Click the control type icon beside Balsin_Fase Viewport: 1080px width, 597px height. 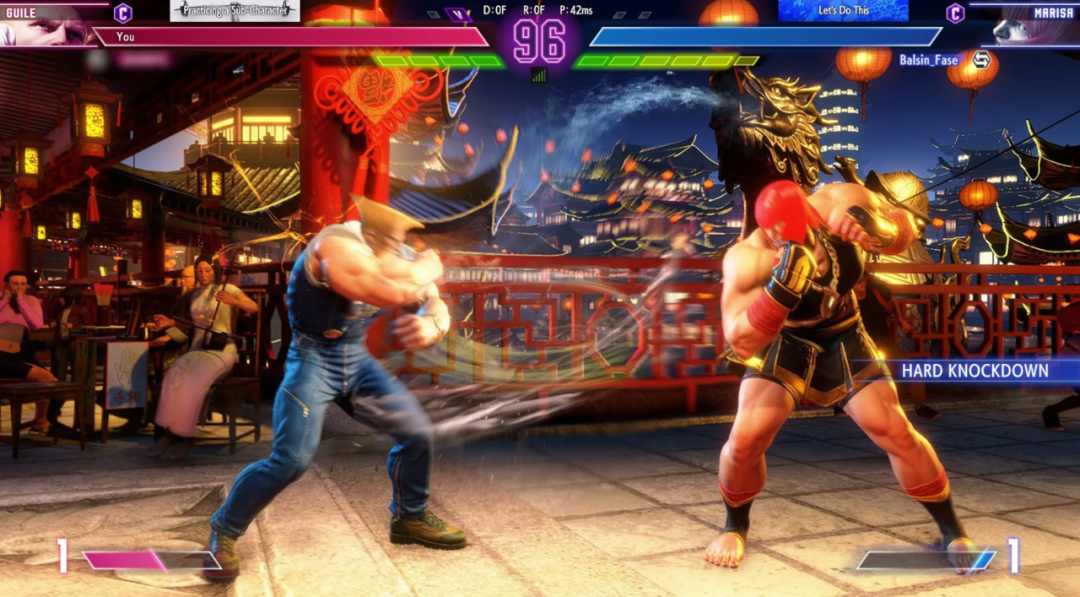pos(981,60)
